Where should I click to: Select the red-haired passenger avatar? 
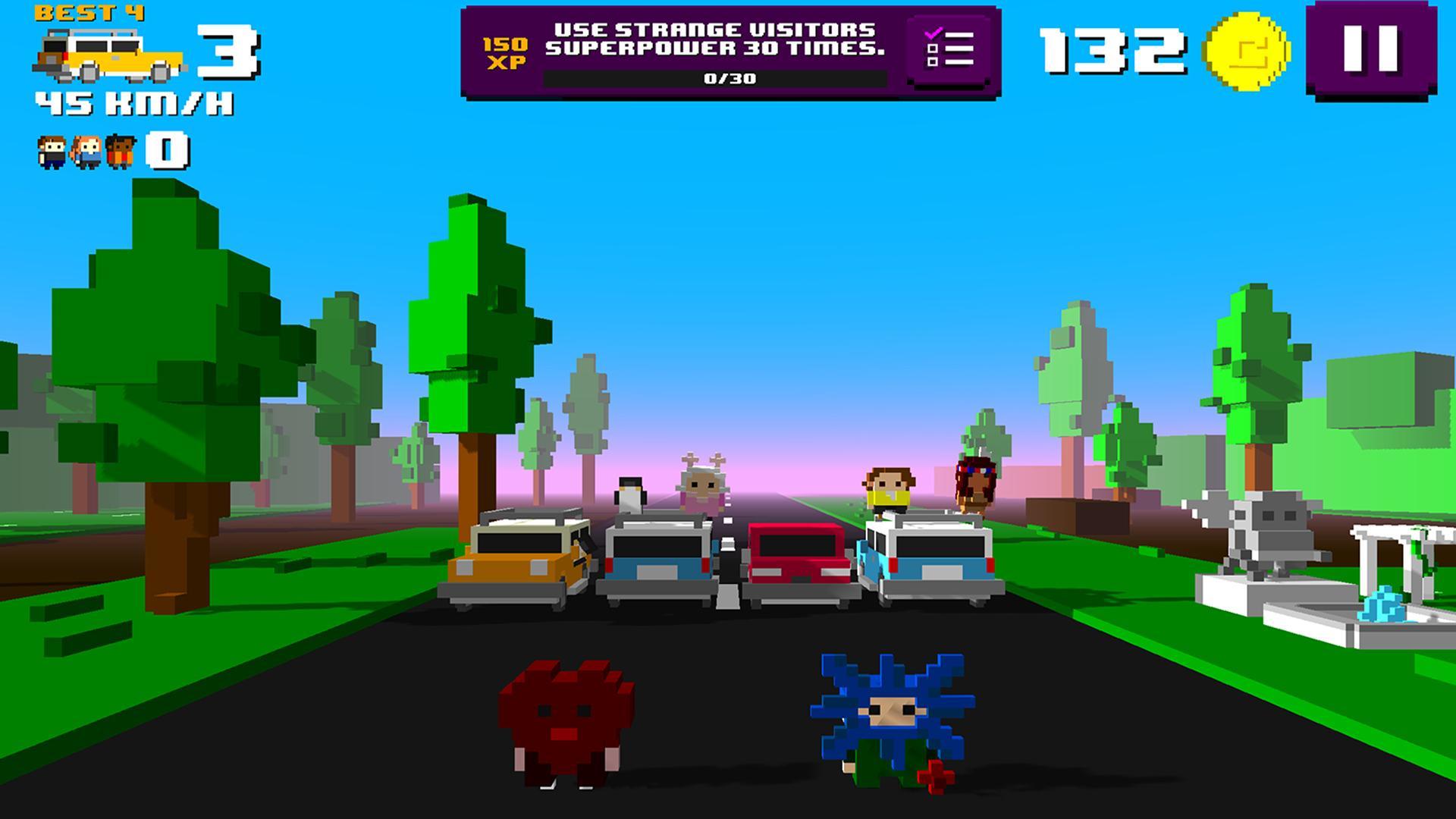[86, 150]
